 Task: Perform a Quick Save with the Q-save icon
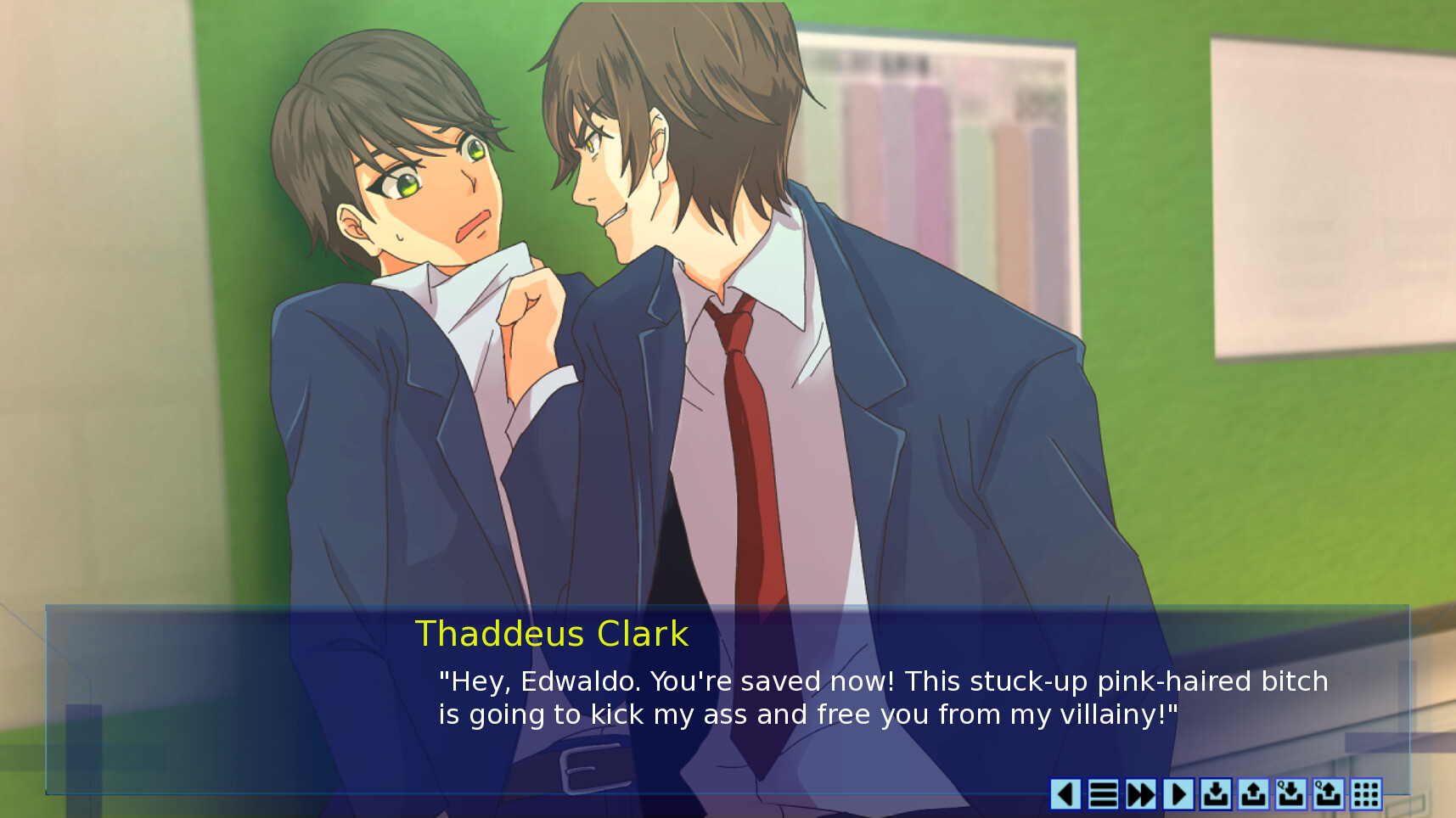pos(1290,795)
